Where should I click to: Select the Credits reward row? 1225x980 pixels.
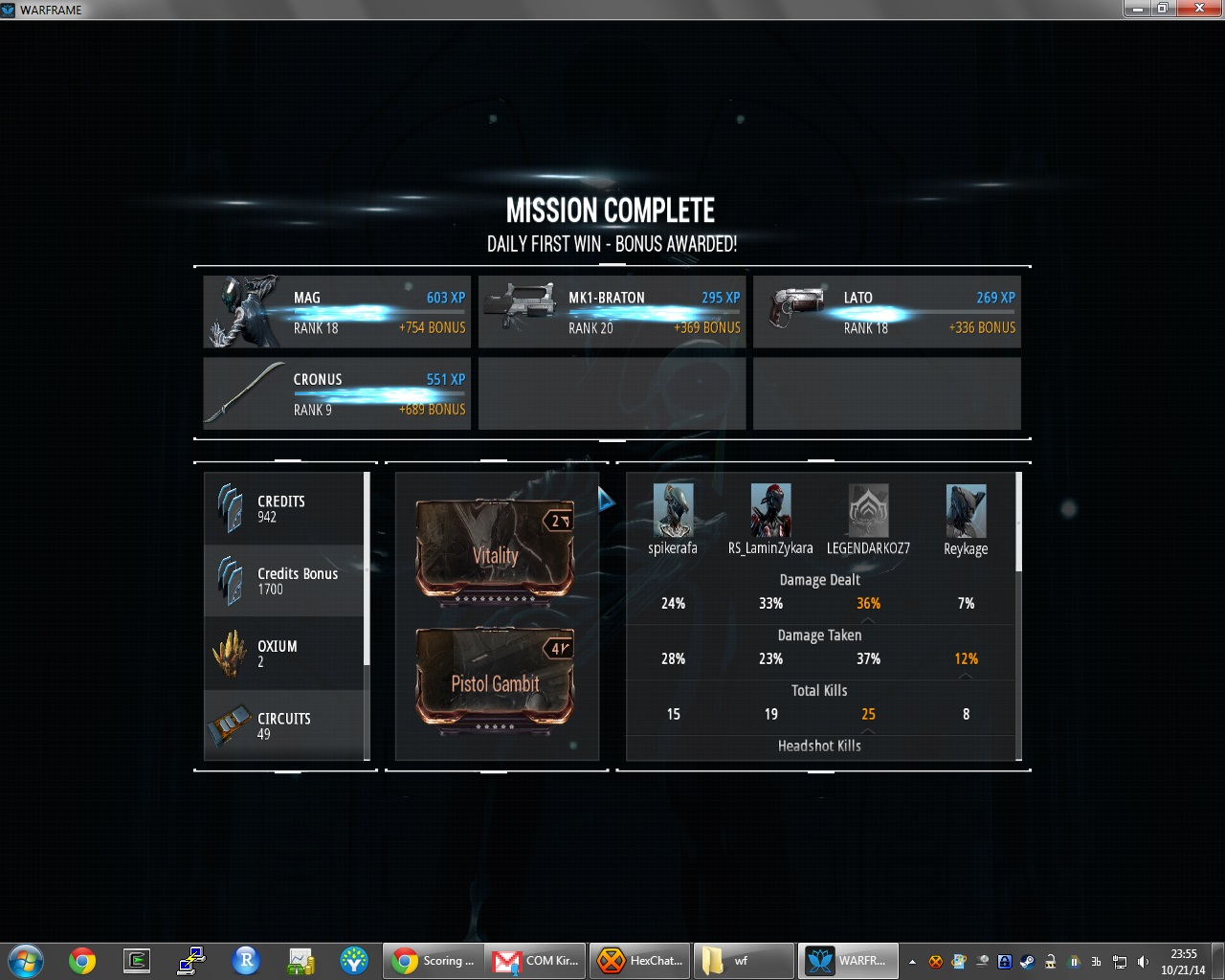click(284, 508)
